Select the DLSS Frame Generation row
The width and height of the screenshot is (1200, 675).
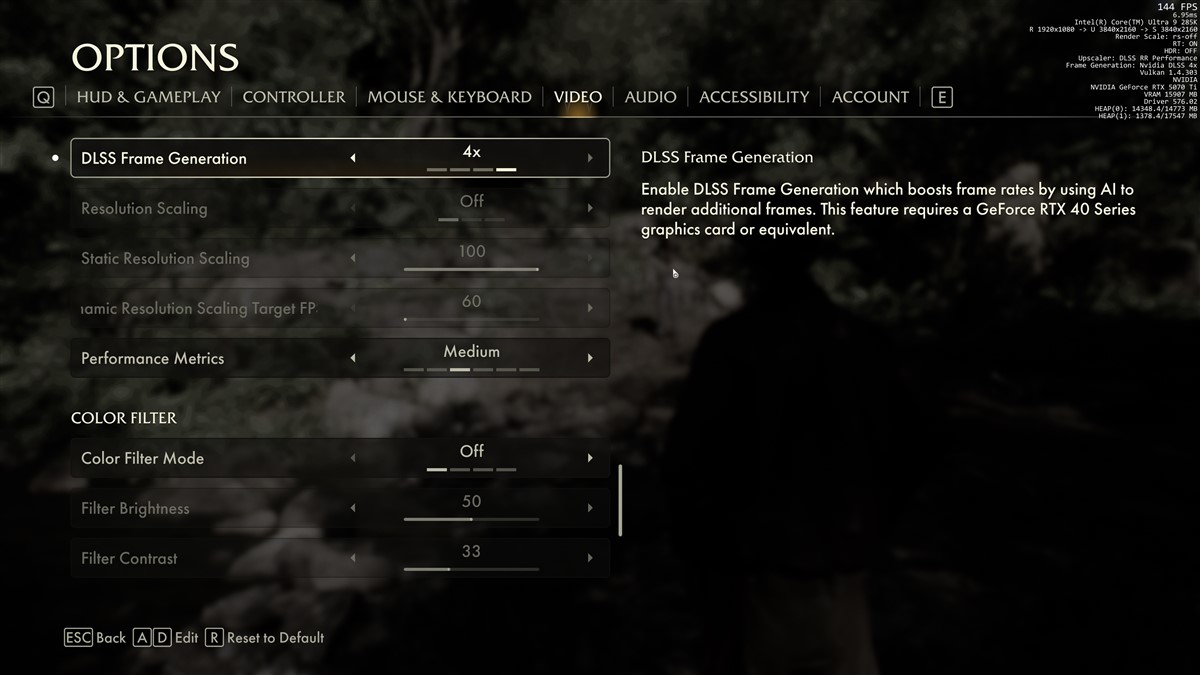[x=200, y=158]
